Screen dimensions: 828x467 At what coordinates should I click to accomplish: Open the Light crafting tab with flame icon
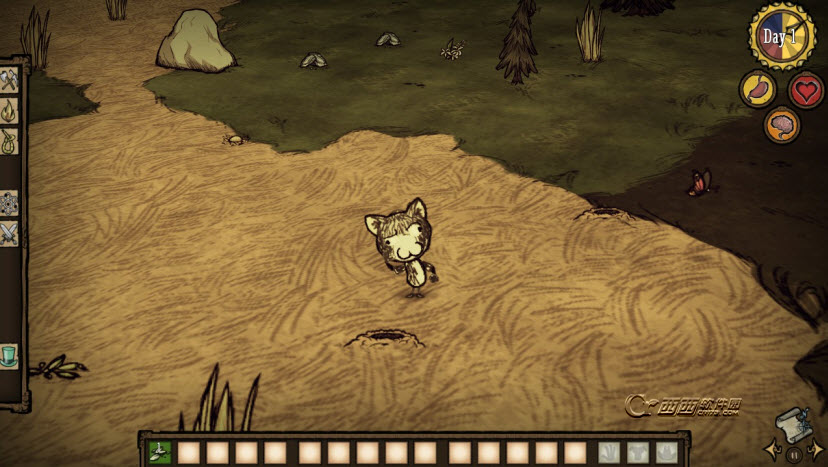click(x=9, y=110)
